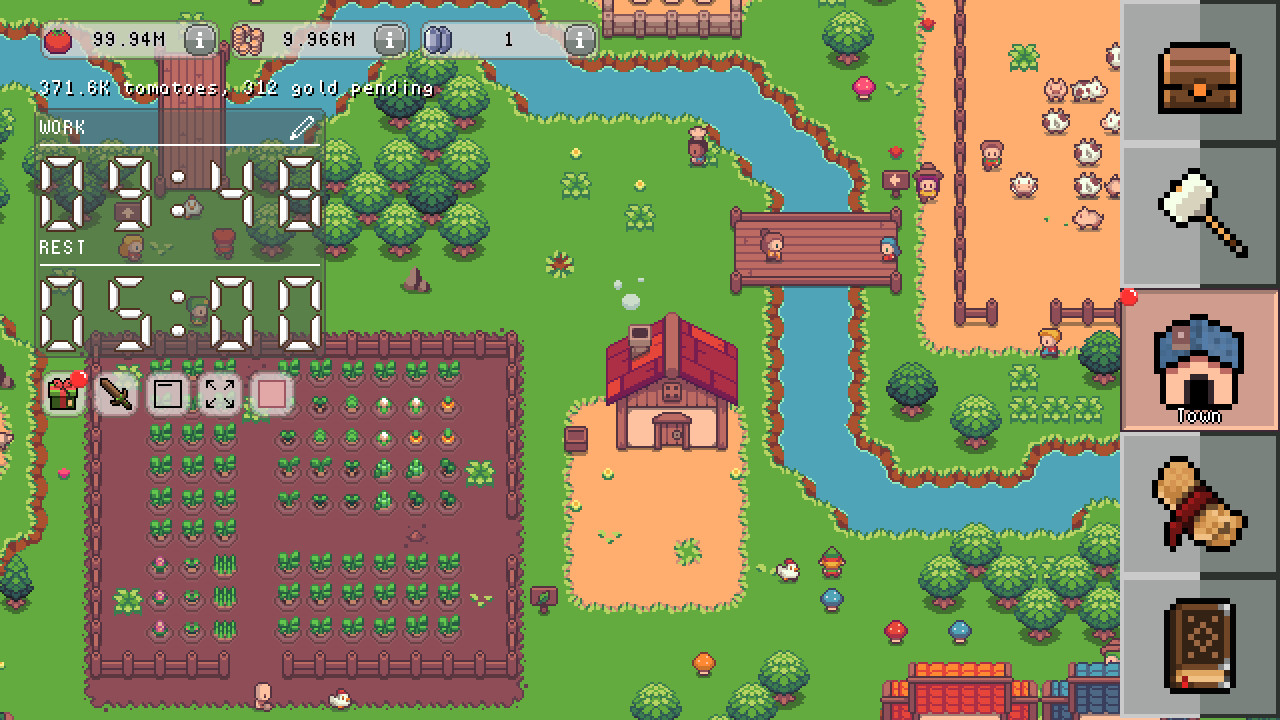Click the '371.6K tomatoes, 312 gold pending' text
Viewport: 1280px width, 720px height.
pyautogui.click(x=234, y=88)
